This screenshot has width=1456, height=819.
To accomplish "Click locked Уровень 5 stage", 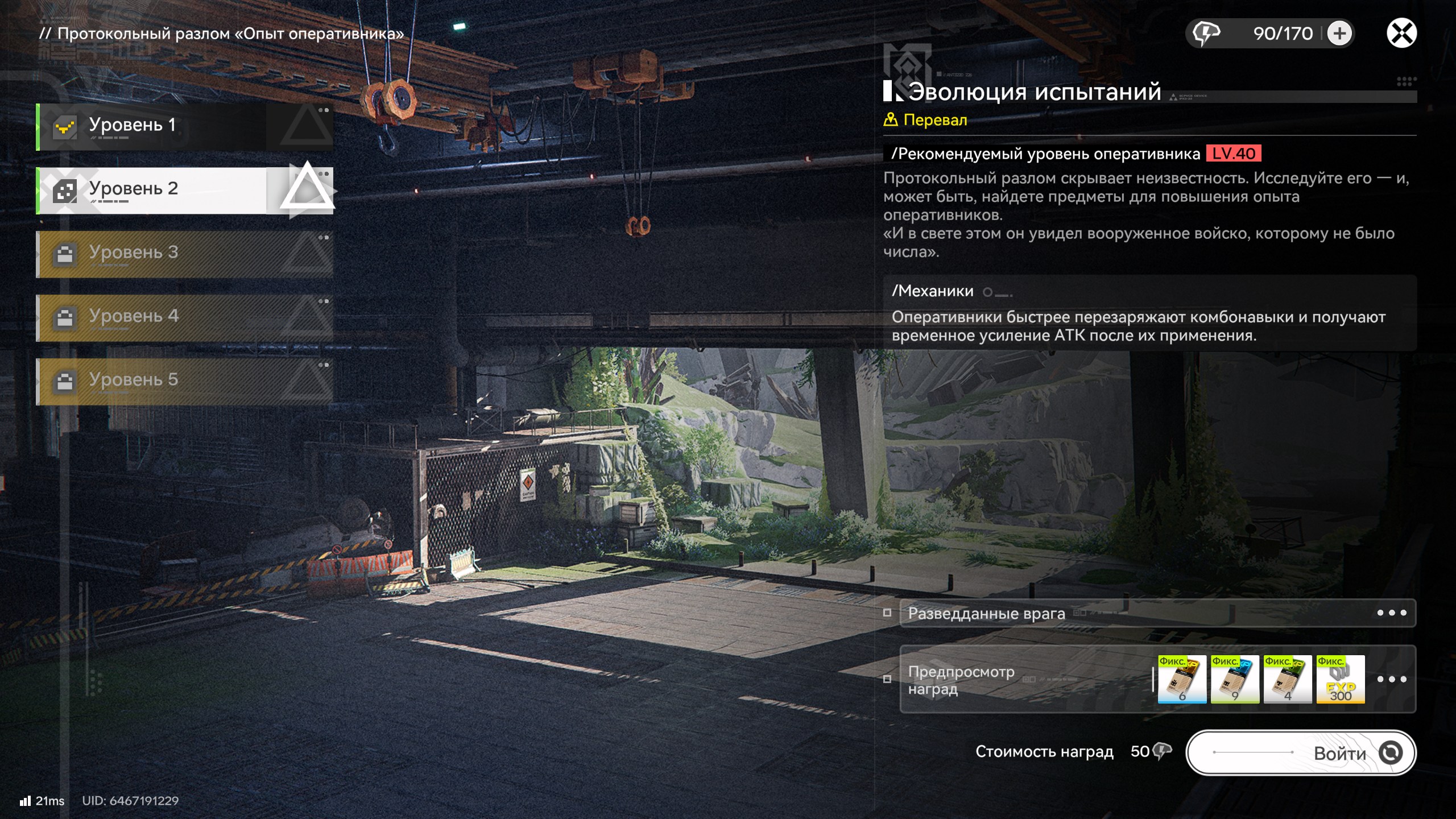I will point(184,381).
